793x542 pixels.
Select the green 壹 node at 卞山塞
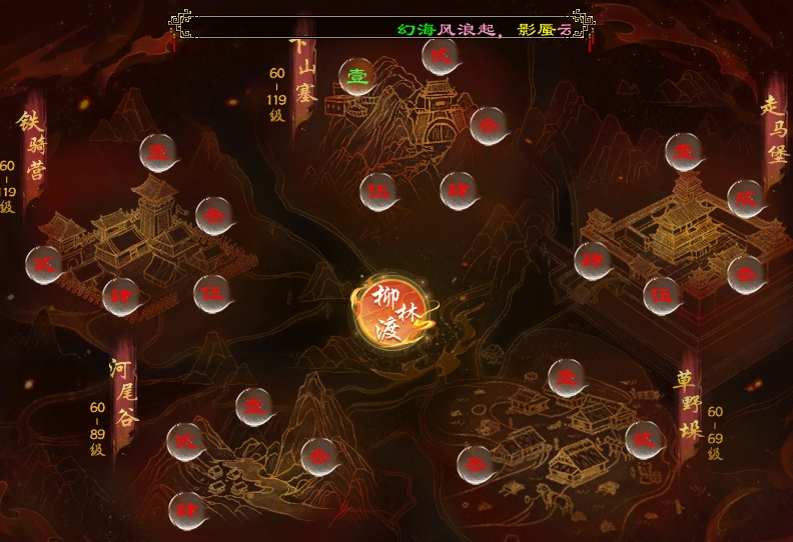click(x=356, y=76)
